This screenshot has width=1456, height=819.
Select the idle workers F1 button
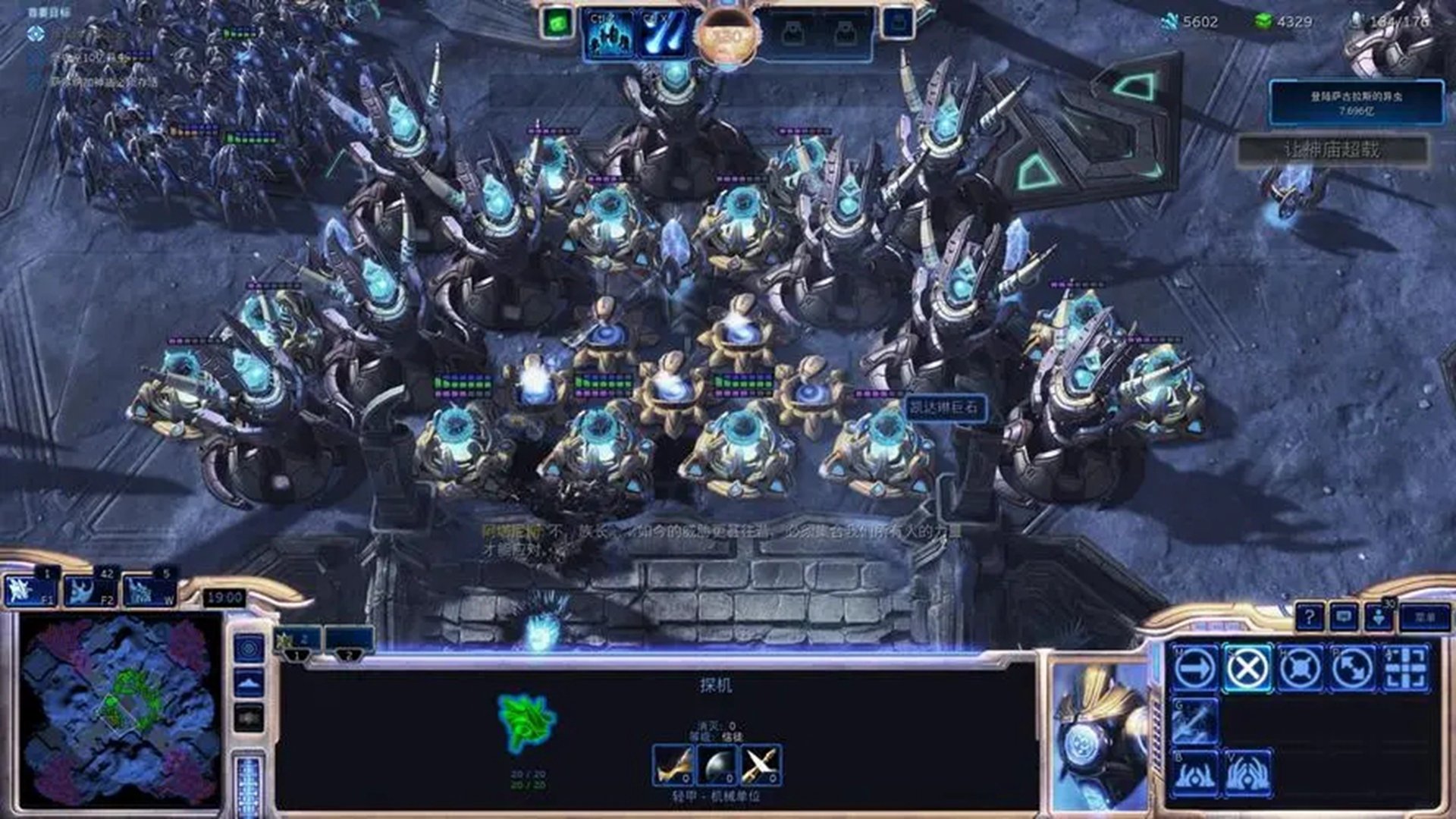(30, 590)
